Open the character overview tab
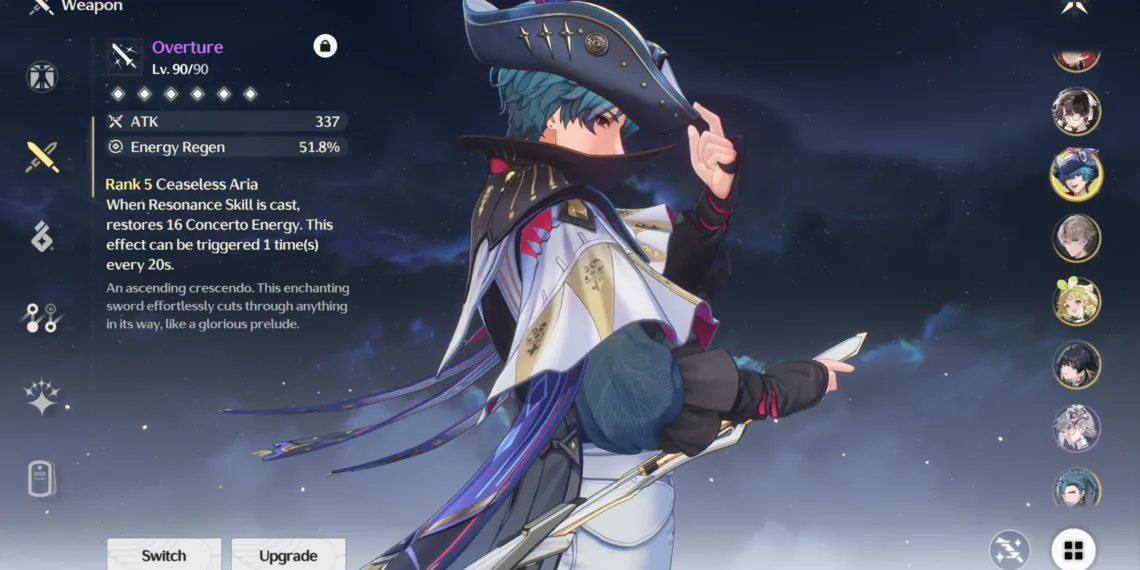 (x=42, y=77)
